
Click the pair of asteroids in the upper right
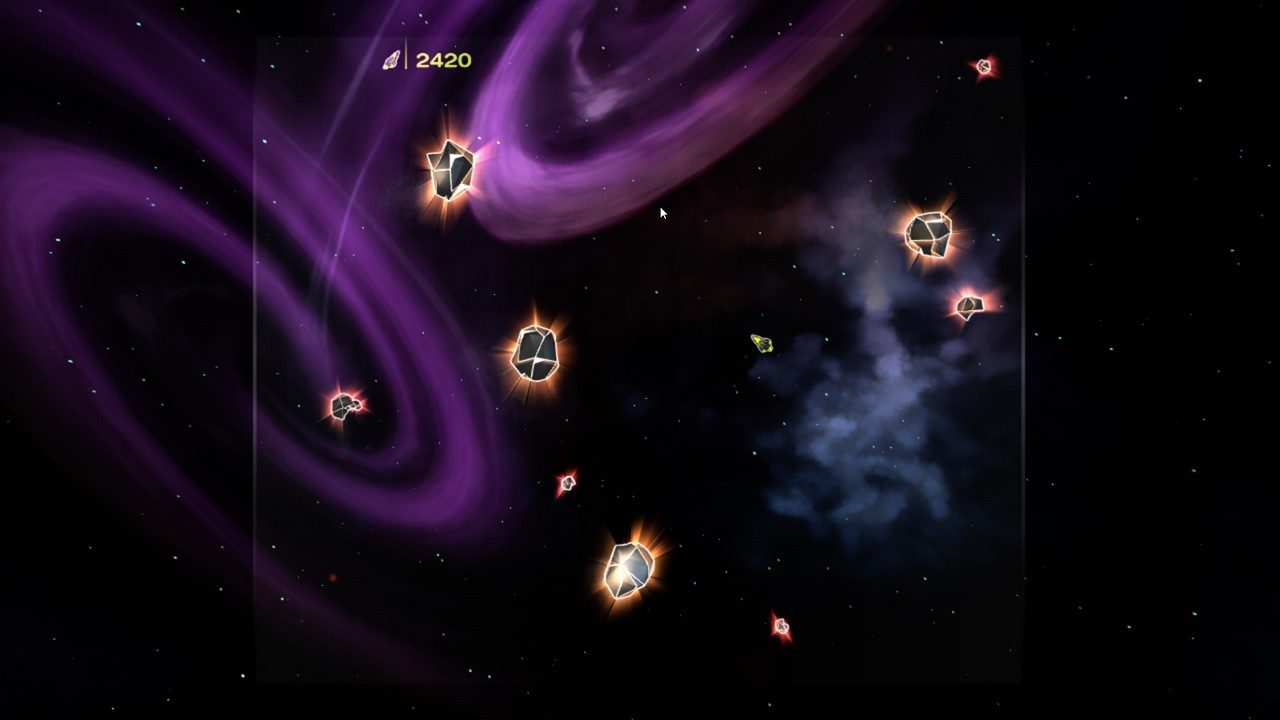point(930,236)
